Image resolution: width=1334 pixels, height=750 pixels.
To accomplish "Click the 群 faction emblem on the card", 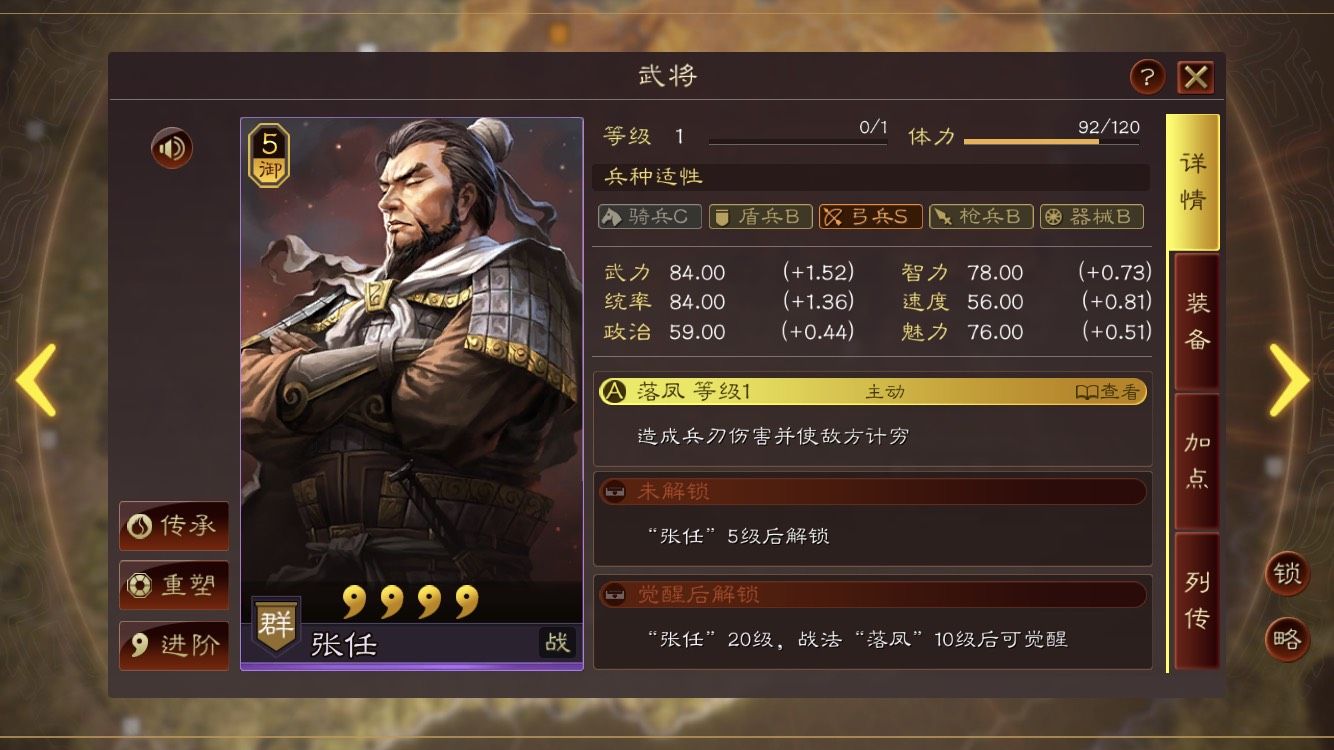I will pyautogui.click(x=274, y=623).
